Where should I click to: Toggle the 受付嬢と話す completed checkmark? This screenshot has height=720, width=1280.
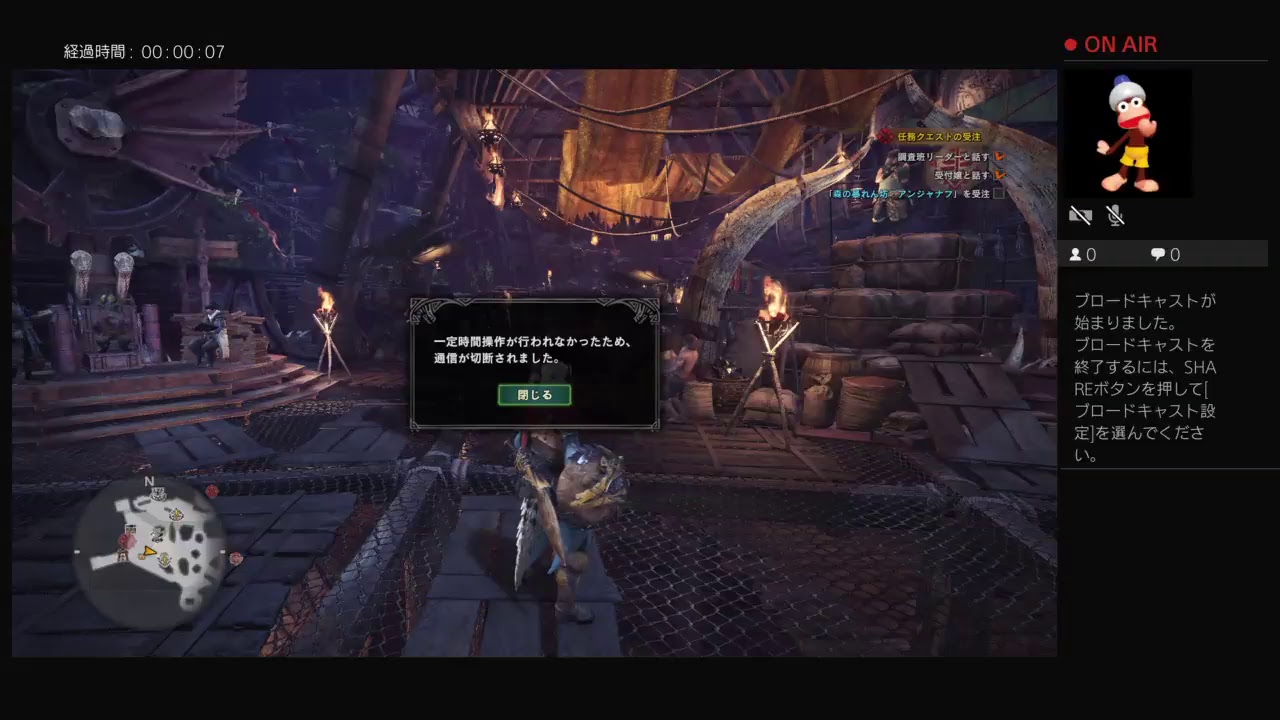(999, 175)
